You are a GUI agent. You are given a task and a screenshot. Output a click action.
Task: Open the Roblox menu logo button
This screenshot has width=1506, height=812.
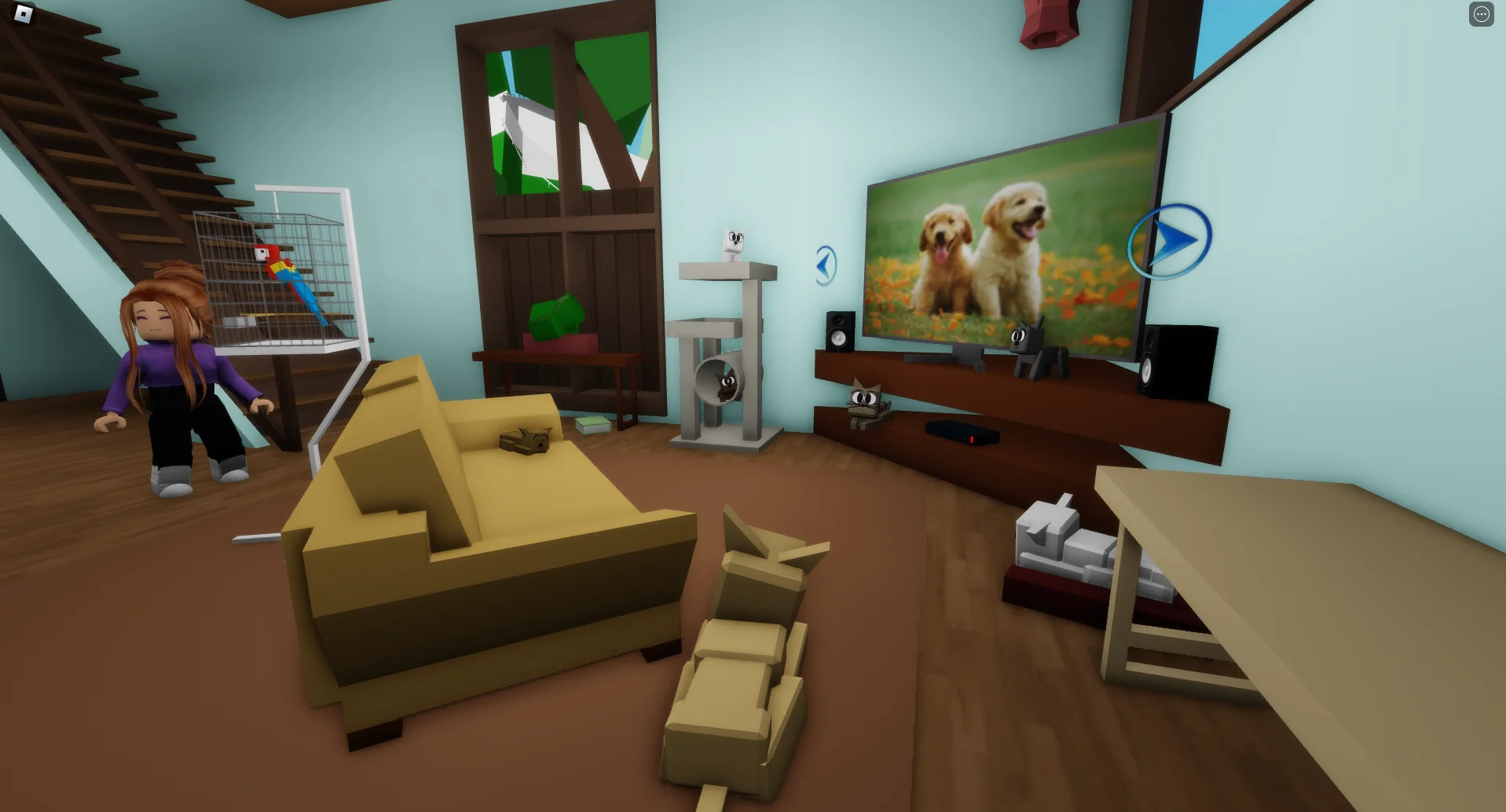[24, 13]
